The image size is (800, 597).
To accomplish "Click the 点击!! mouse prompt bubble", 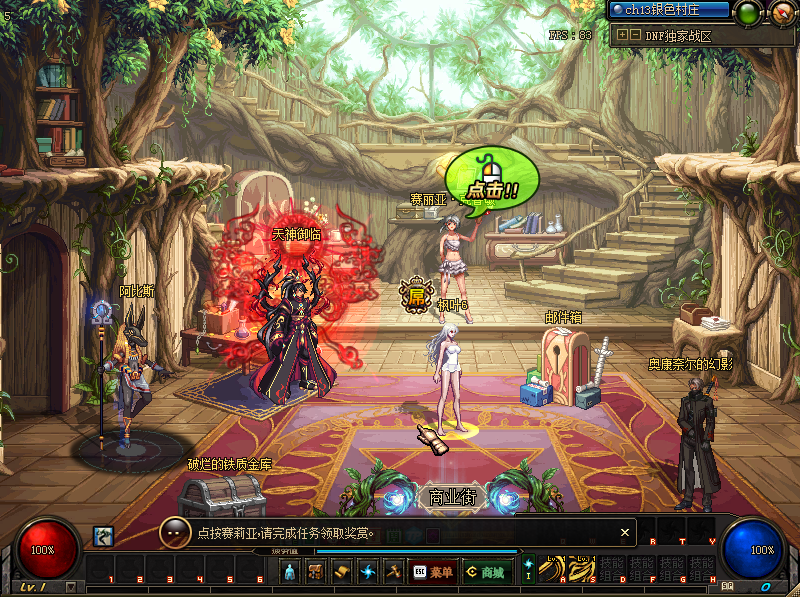I will (x=491, y=177).
